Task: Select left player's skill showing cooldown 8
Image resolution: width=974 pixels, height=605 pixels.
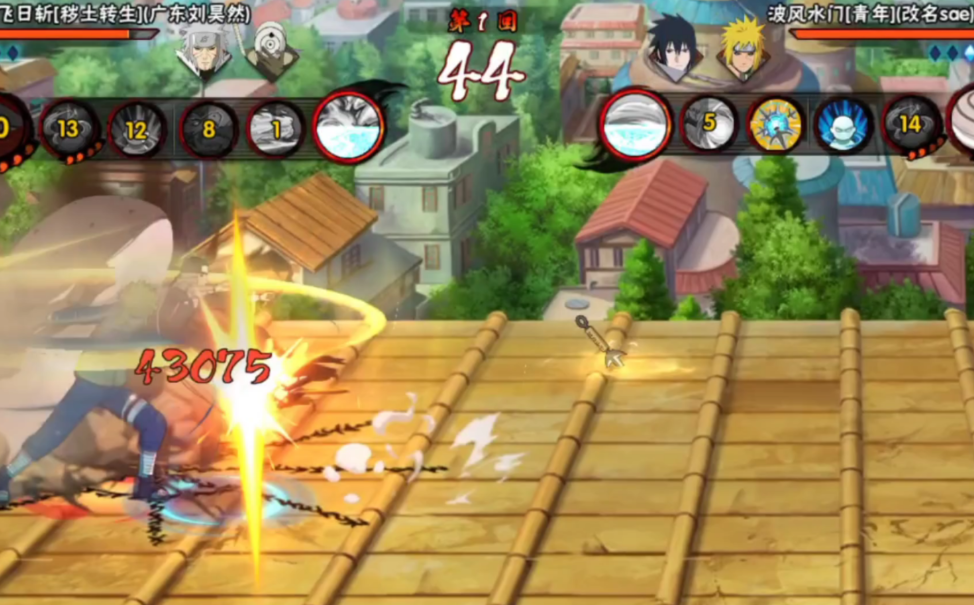Action: point(208,129)
